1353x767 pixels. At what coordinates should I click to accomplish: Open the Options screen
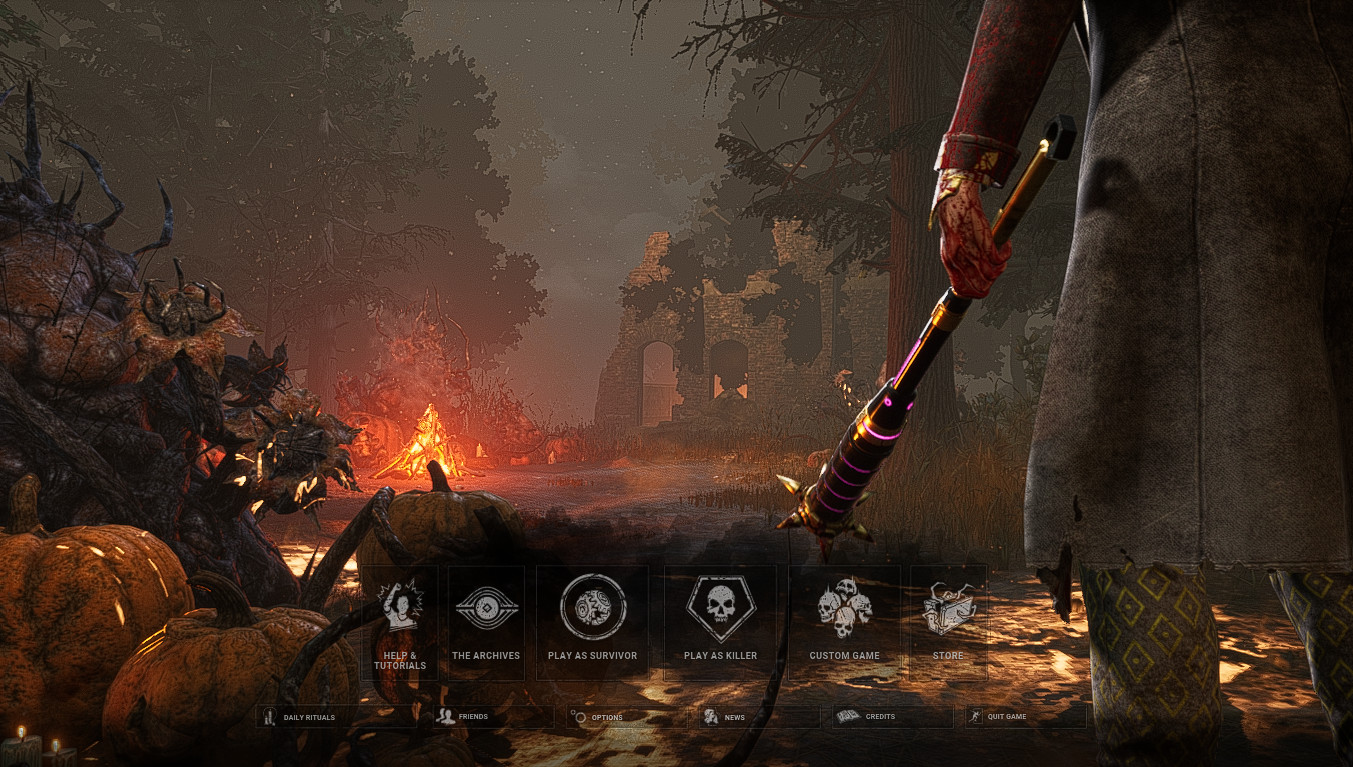coord(605,716)
